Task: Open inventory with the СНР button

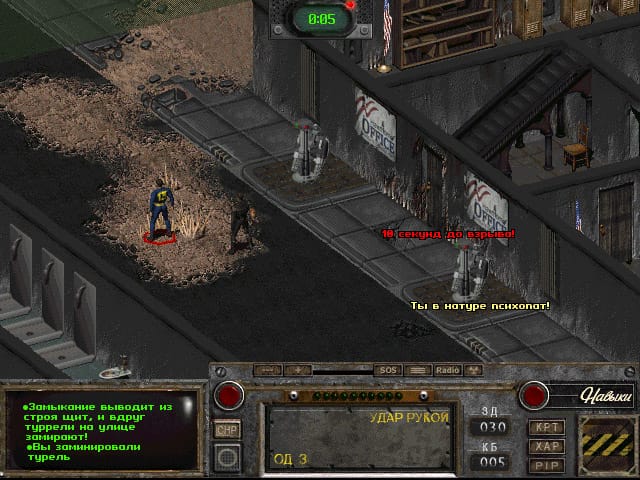Action: (228, 428)
